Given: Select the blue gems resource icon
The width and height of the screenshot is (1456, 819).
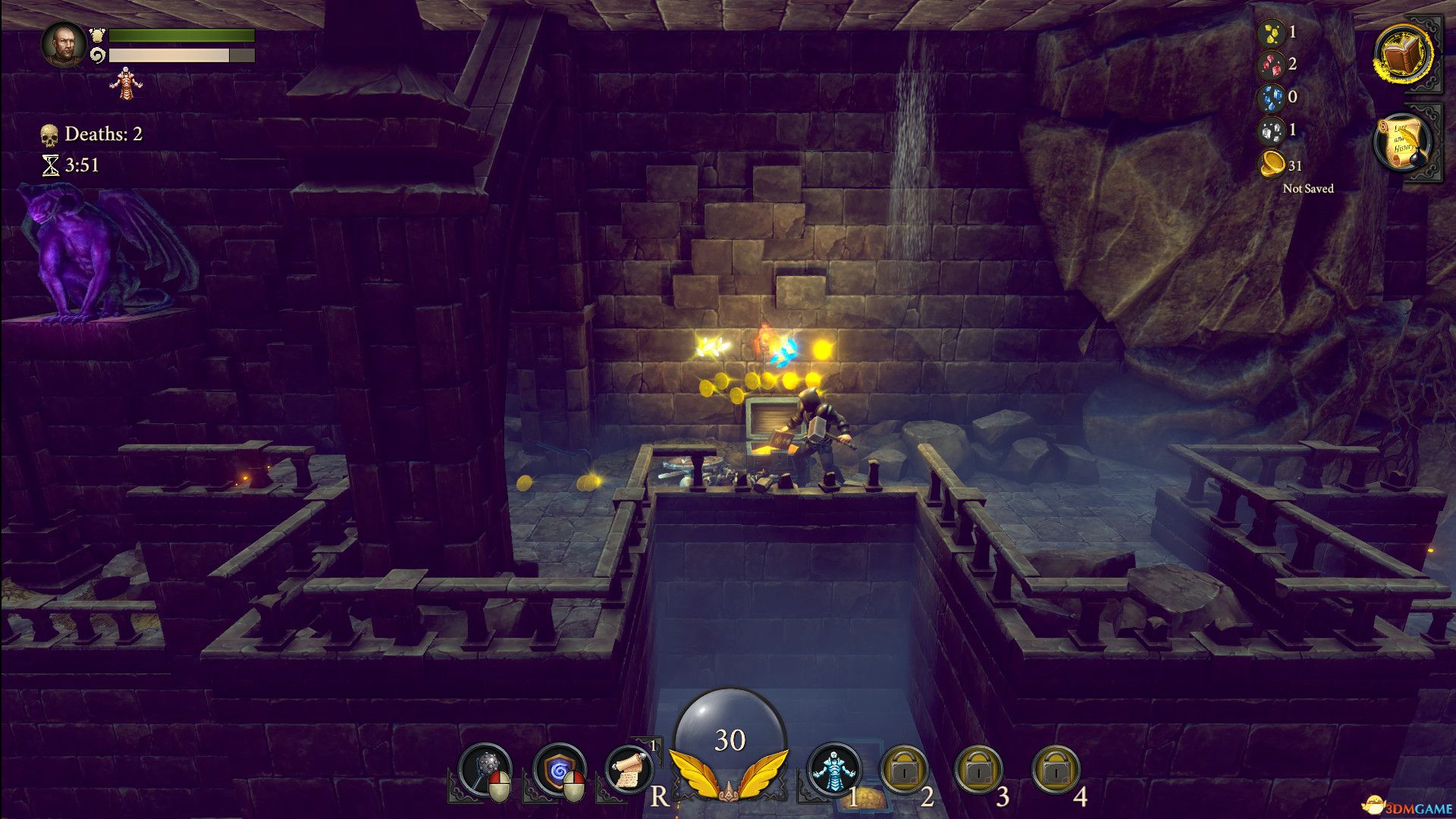Looking at the screenshot, I should click(x=1271, y=98).
